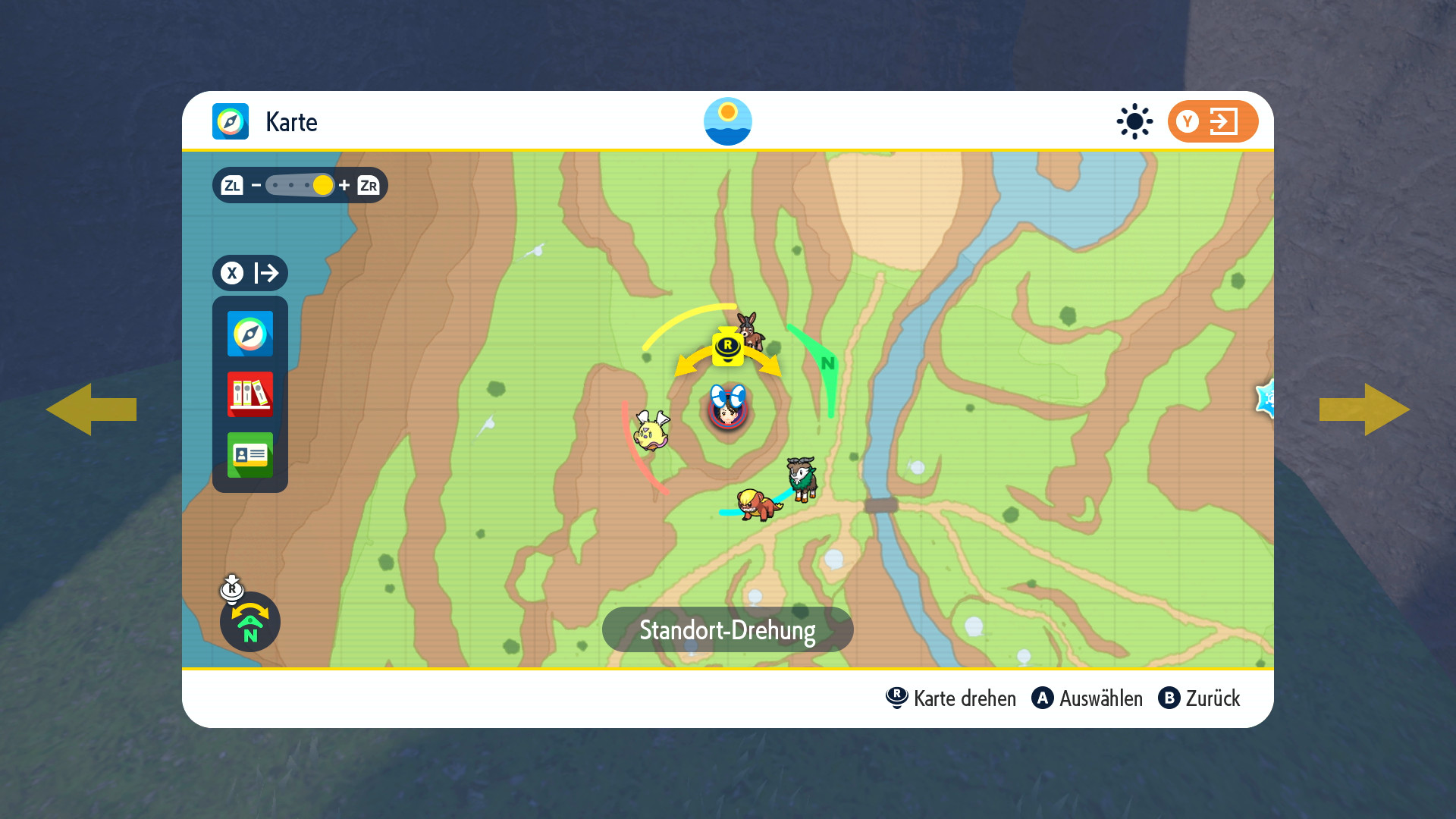Viewport: 1456px width, 819px height.
Task: Click the day and sea time icon
Action: click(x=727, y=121)
